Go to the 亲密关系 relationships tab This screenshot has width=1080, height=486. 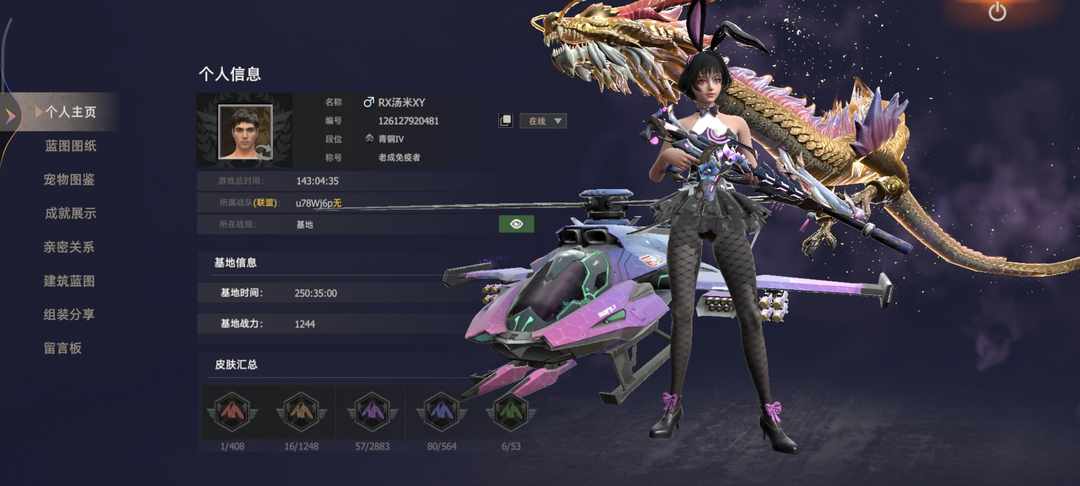tap(70, 247)
